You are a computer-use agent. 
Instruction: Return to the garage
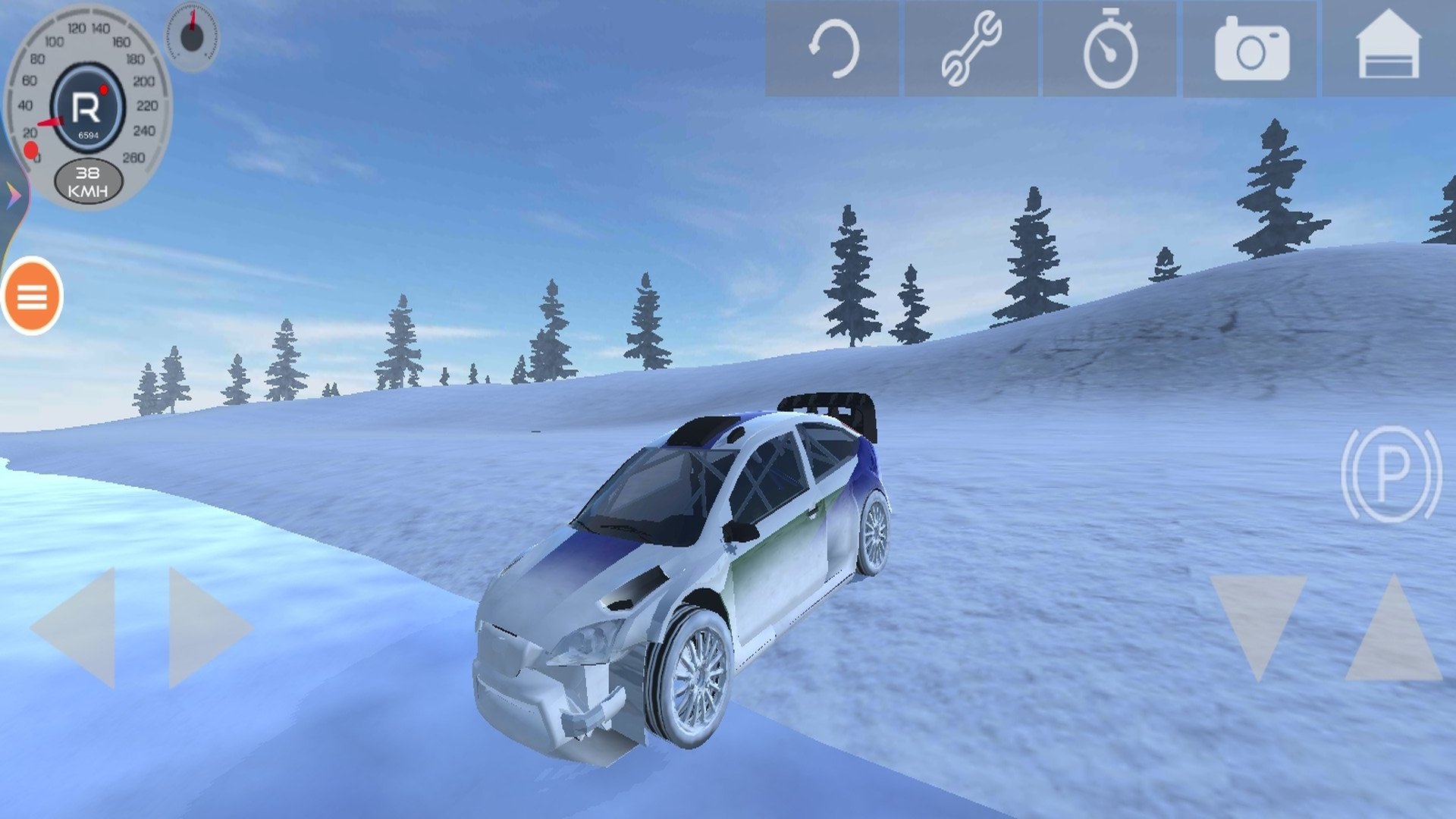tap(1388, 47)
